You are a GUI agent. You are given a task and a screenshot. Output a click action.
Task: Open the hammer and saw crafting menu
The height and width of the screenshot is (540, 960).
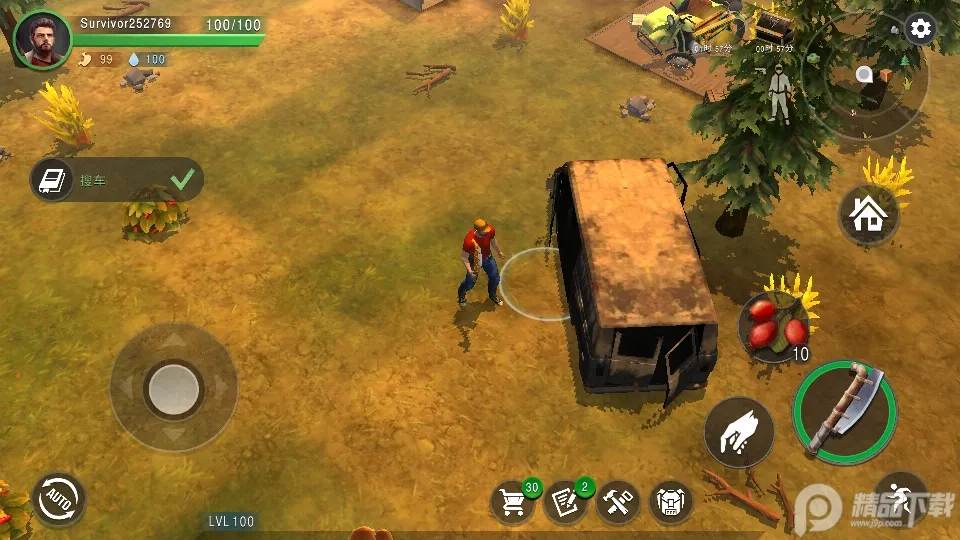point(618,501)
